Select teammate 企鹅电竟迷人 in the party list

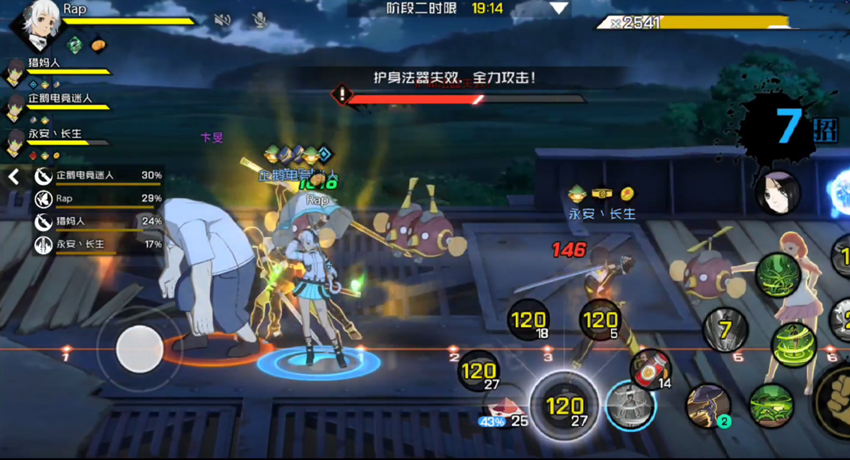[15, 105]
